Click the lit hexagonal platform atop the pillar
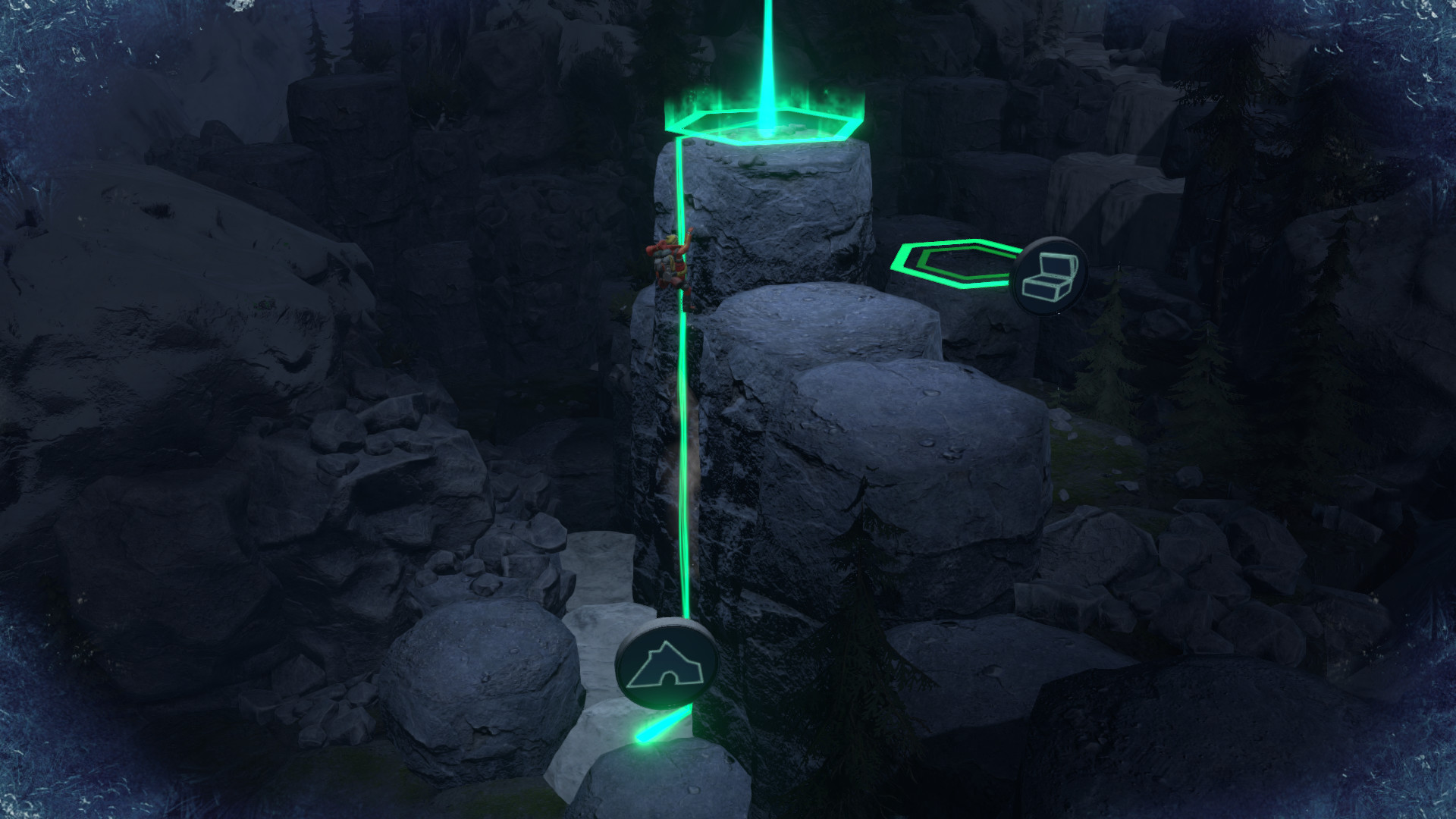This screenshot has width=1456, height=819. [766, 125]
